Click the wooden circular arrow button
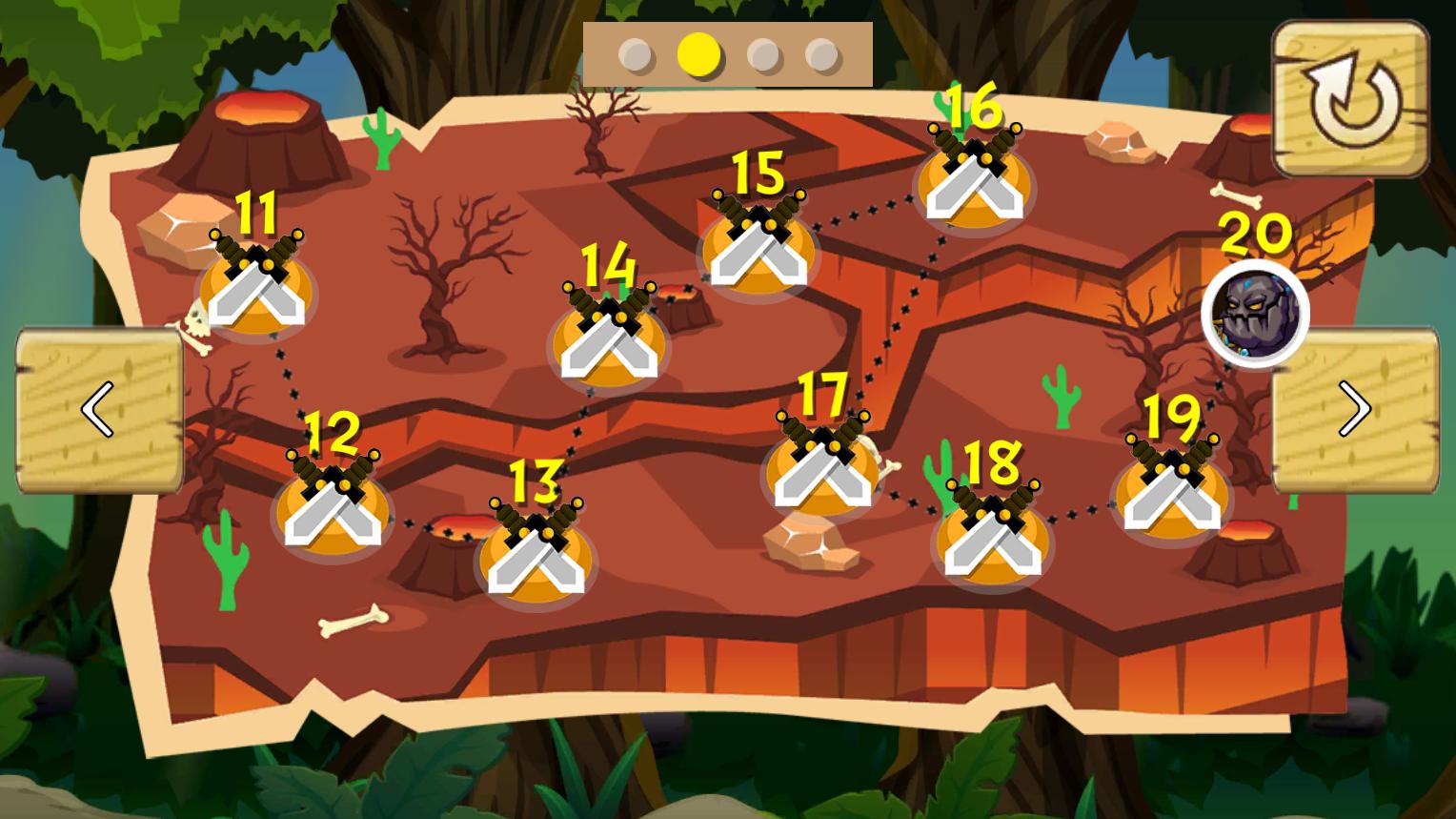Image resolution: width=1456 pixels, height=819 pixels. [1351, 99]
